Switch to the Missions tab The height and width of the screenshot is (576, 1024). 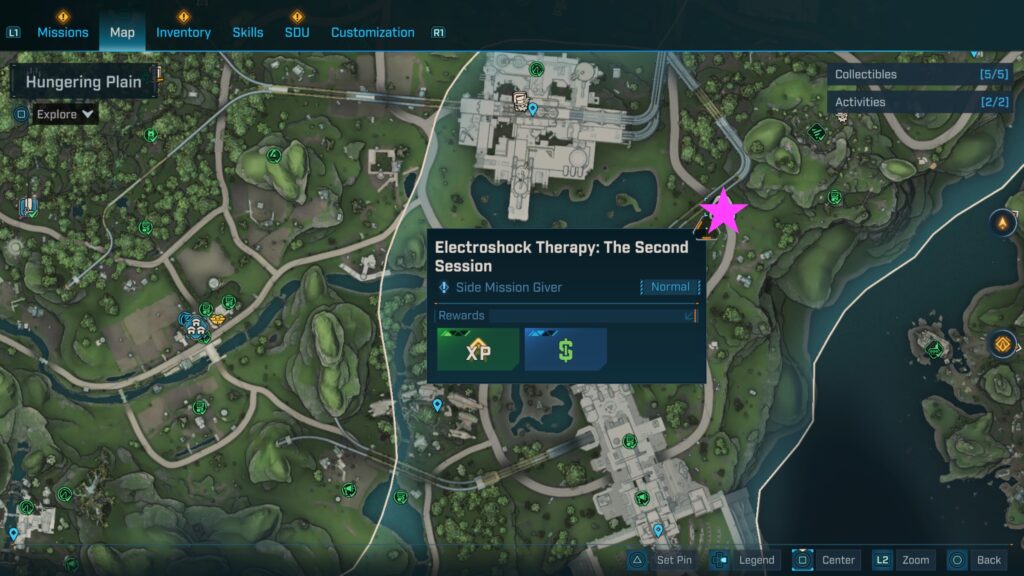(63, 32)
